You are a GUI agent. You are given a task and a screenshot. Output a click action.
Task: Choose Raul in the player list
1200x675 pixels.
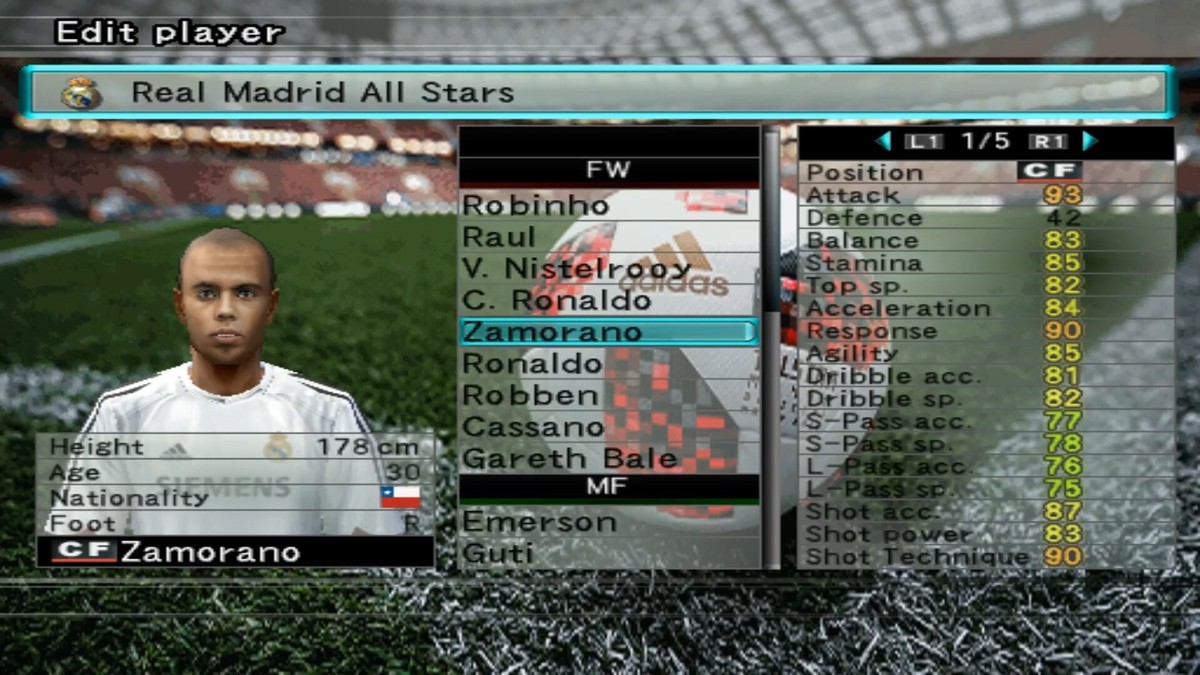[500, 237]
